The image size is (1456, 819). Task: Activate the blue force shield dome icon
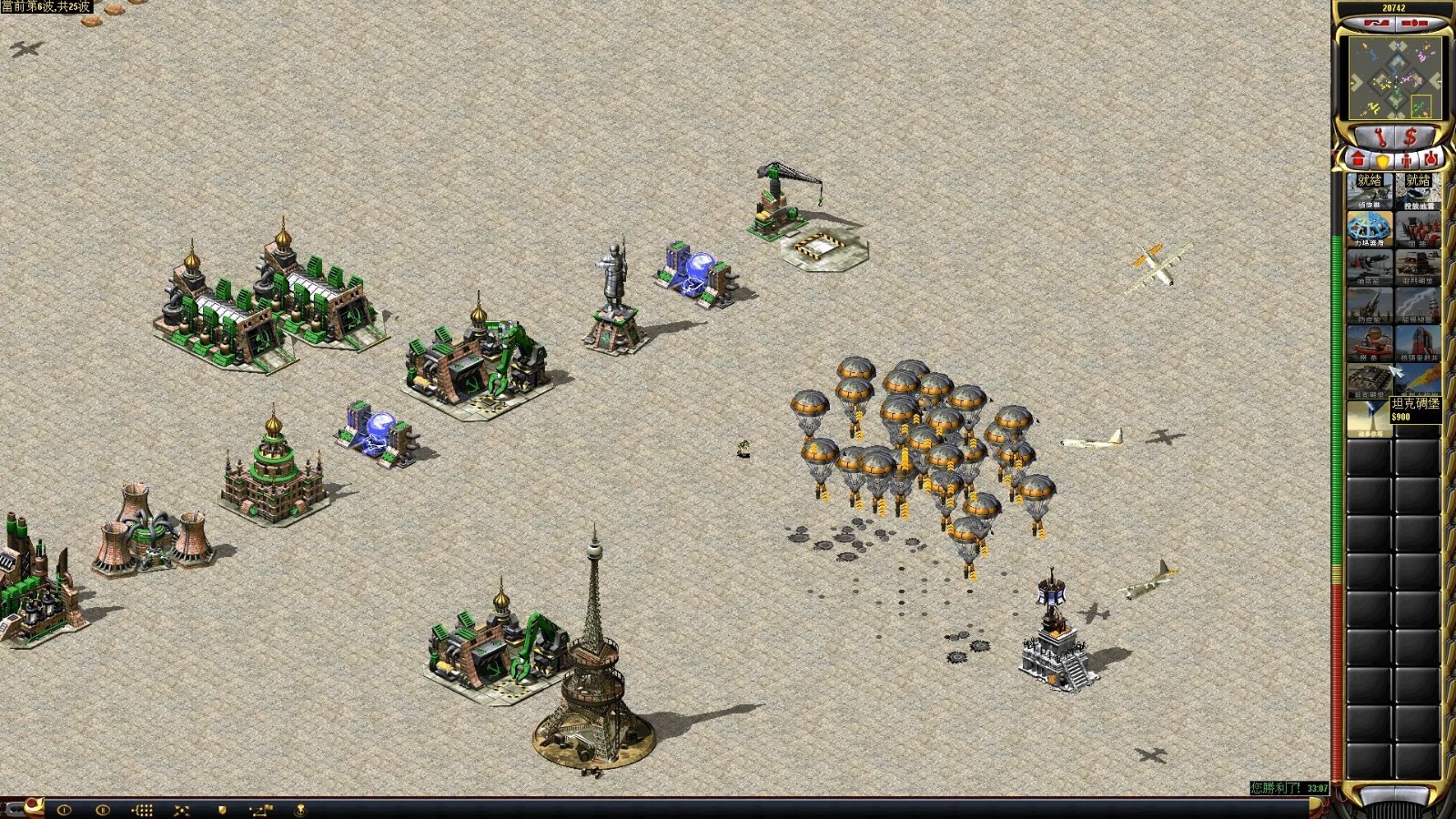coord(1370,229)
